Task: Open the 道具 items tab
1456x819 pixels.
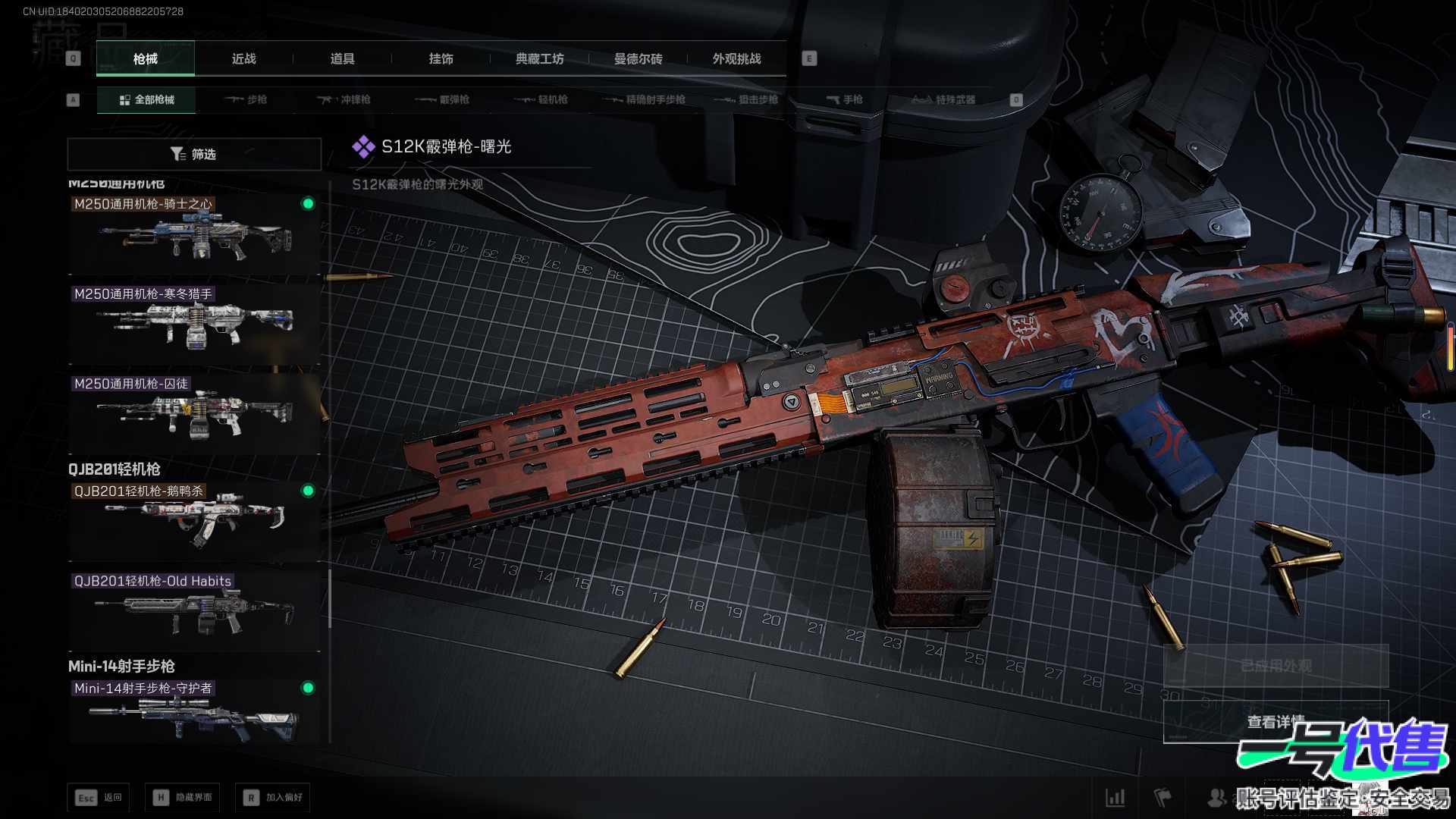Action: 342,59
